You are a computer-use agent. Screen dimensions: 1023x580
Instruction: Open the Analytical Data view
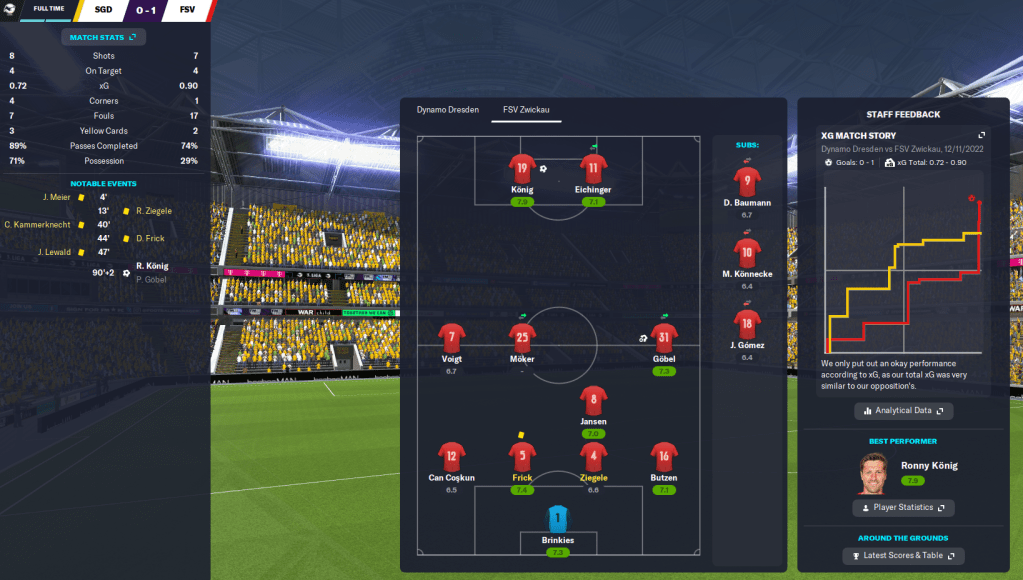[x=904, y=411]
